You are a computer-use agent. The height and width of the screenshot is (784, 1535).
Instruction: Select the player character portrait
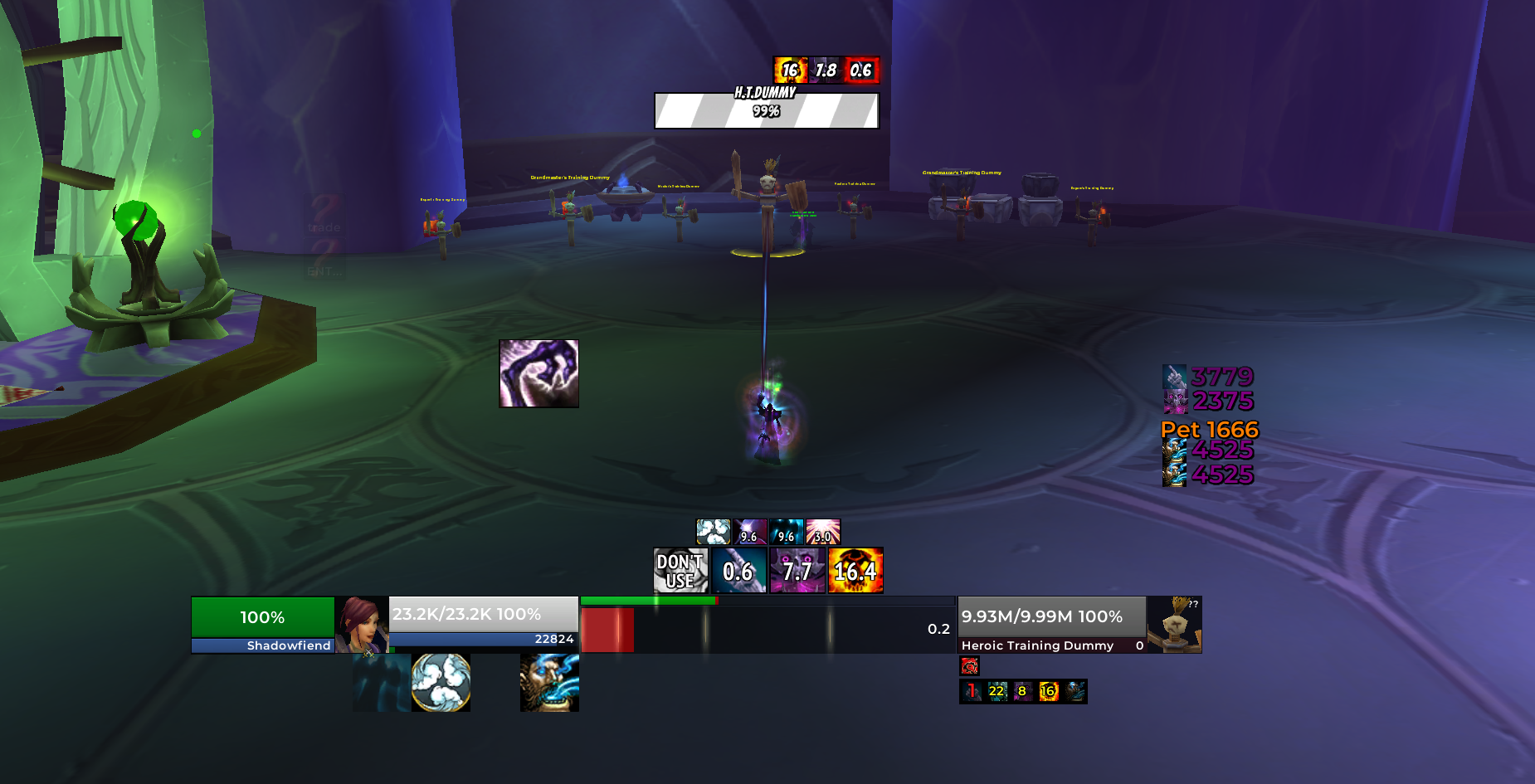[362, 625]
